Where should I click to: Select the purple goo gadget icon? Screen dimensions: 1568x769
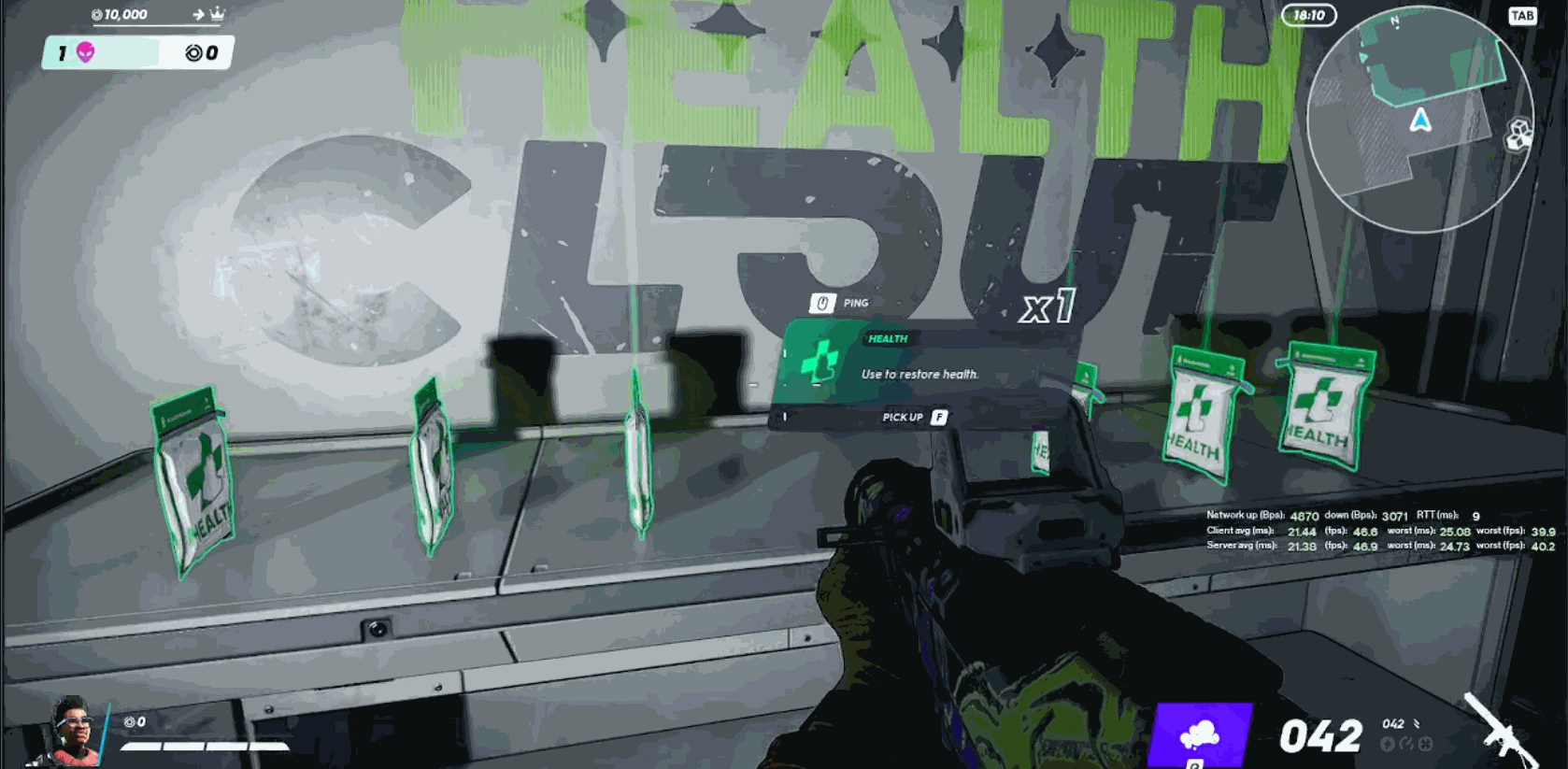point(1202,735)
